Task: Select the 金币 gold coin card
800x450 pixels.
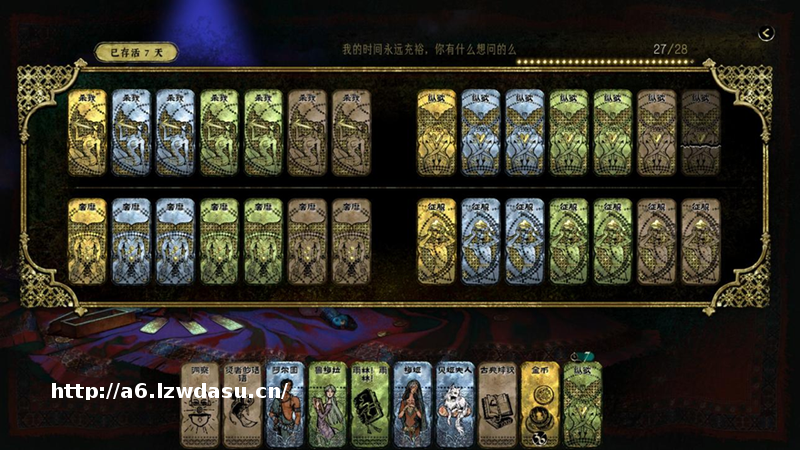Action: click(x=540, y=404)
